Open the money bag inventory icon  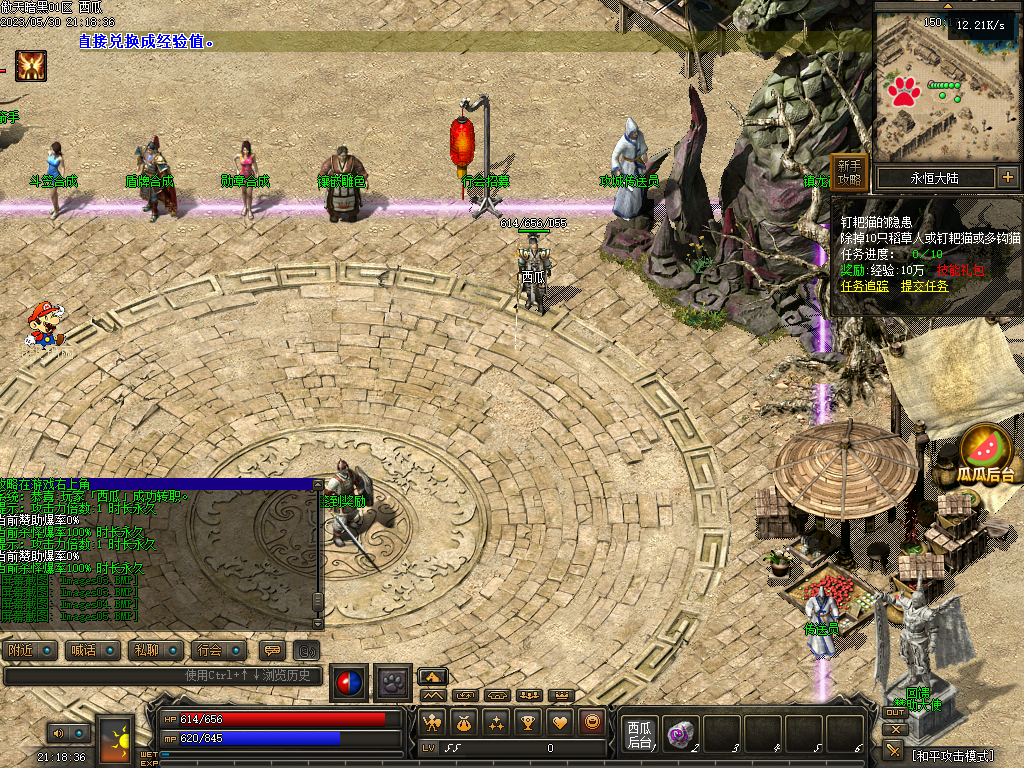click(464, 722)
